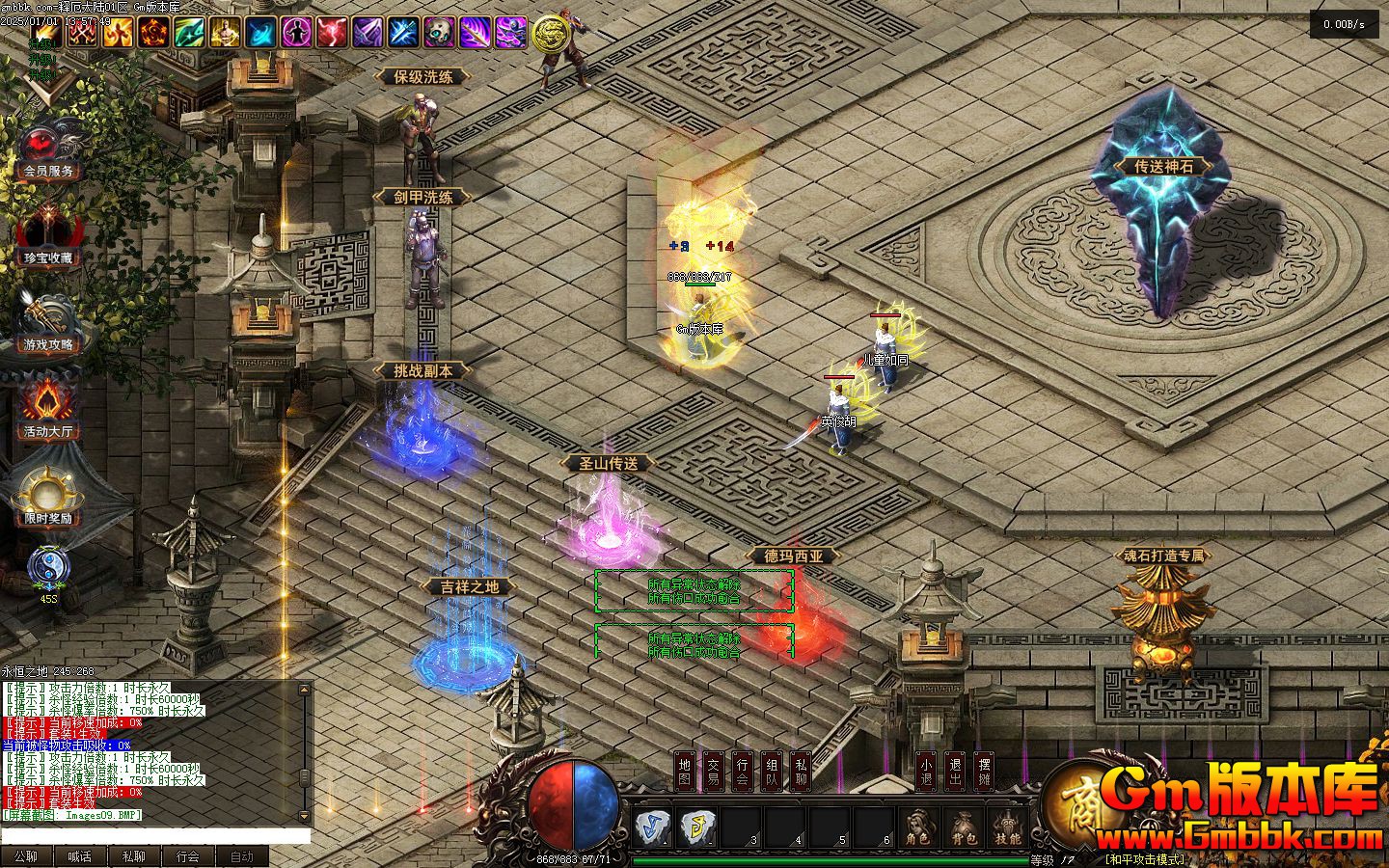The image size is (1389, 868).
Task: Open the 角色 character panel
Action: click(x=918, y=827)
